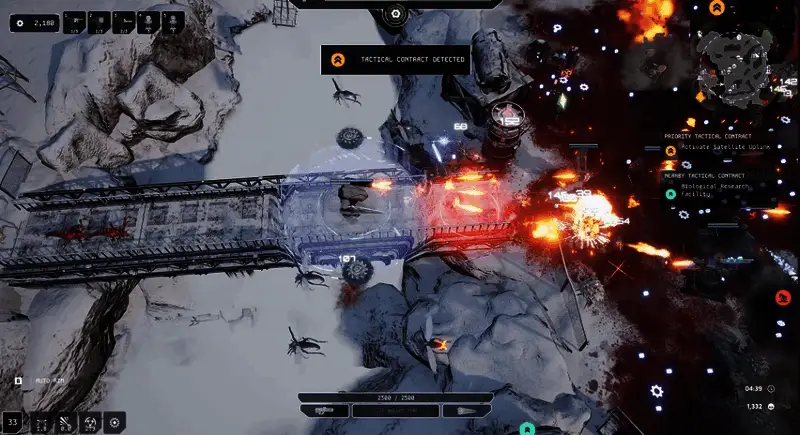Click the gear resource counter showing 2,180
The height and width of the screenshot is (435, 800).
(35, 22)
